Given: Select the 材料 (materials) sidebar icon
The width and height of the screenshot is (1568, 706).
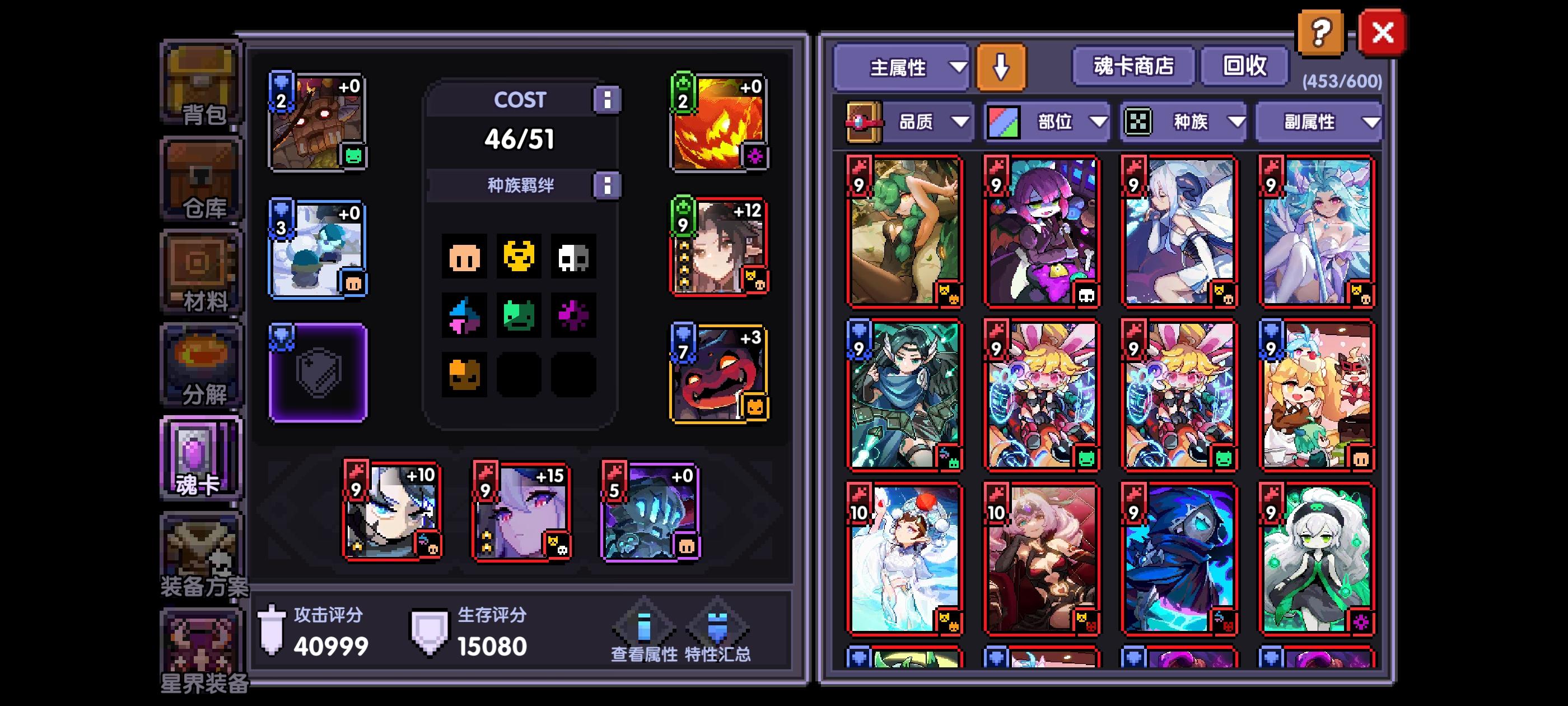Looking at the screenshot, I should [201, 271].
